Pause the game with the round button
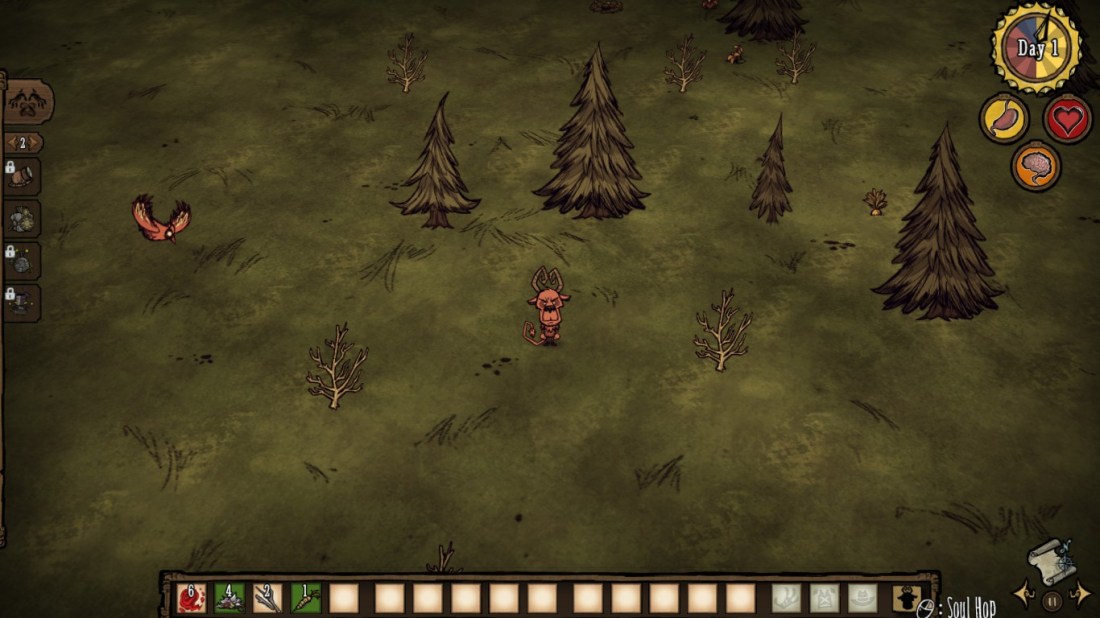Screen dimensions: 1100x618 coord(1051,601)
